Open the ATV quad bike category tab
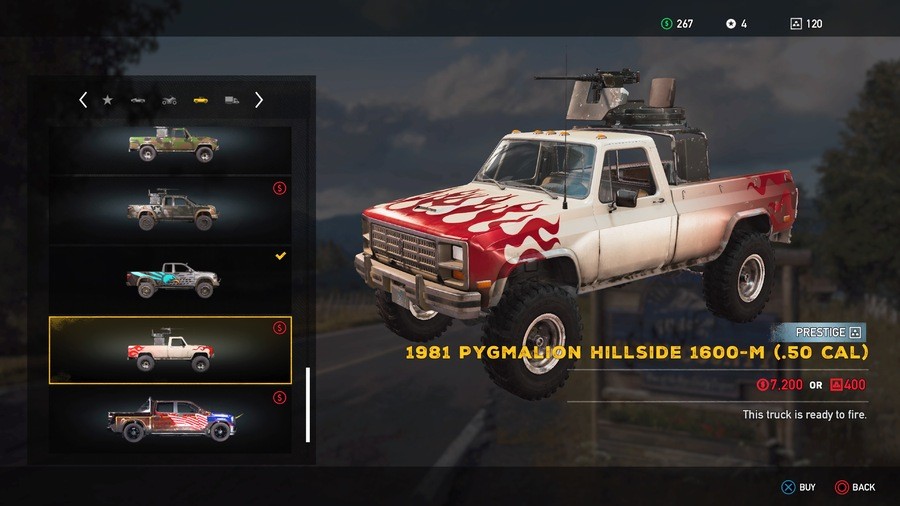Viewport: 900px width, 506px height. (169, 100)
